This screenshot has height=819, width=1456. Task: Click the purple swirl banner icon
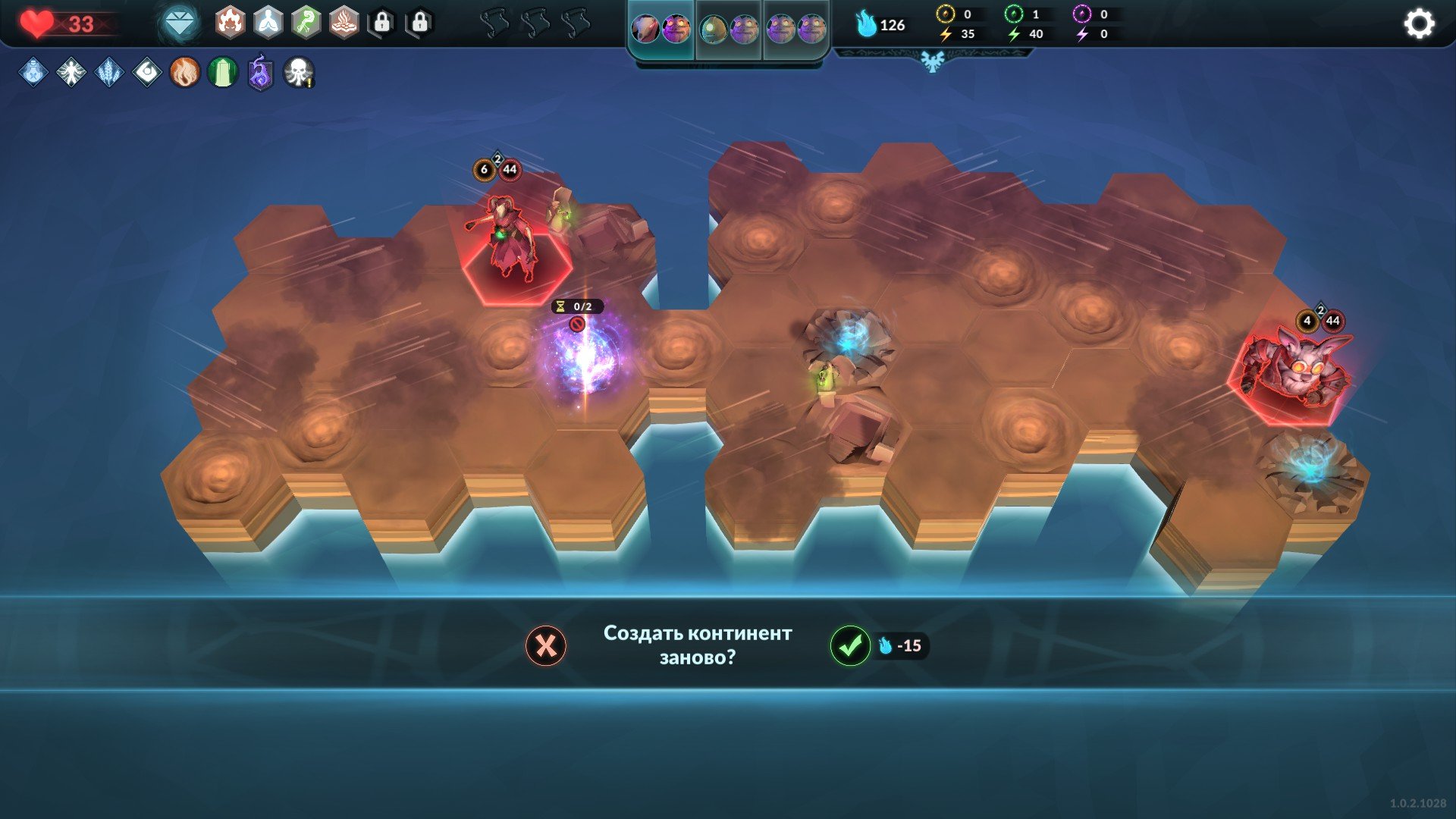point(260,73)
